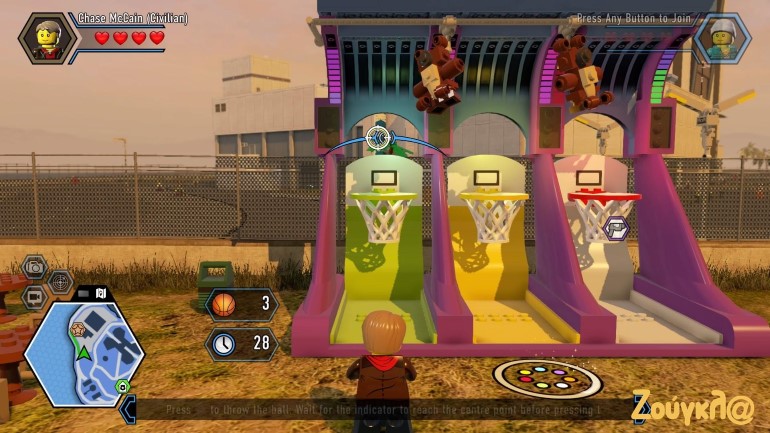
Task: Activate the camera icon above the minimap
Action: point(35,266)
